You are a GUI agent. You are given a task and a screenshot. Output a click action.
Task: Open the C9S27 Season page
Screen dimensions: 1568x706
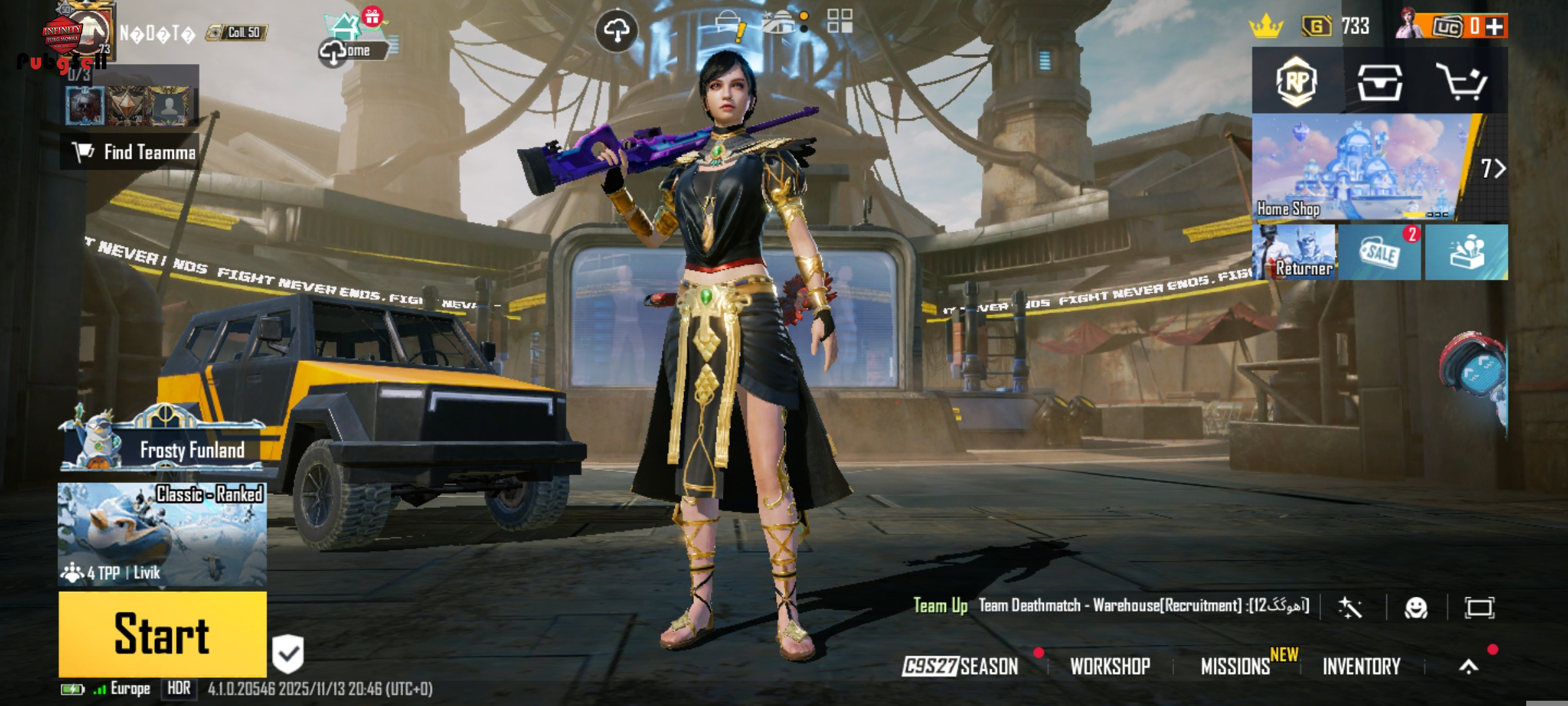(960, 666)
